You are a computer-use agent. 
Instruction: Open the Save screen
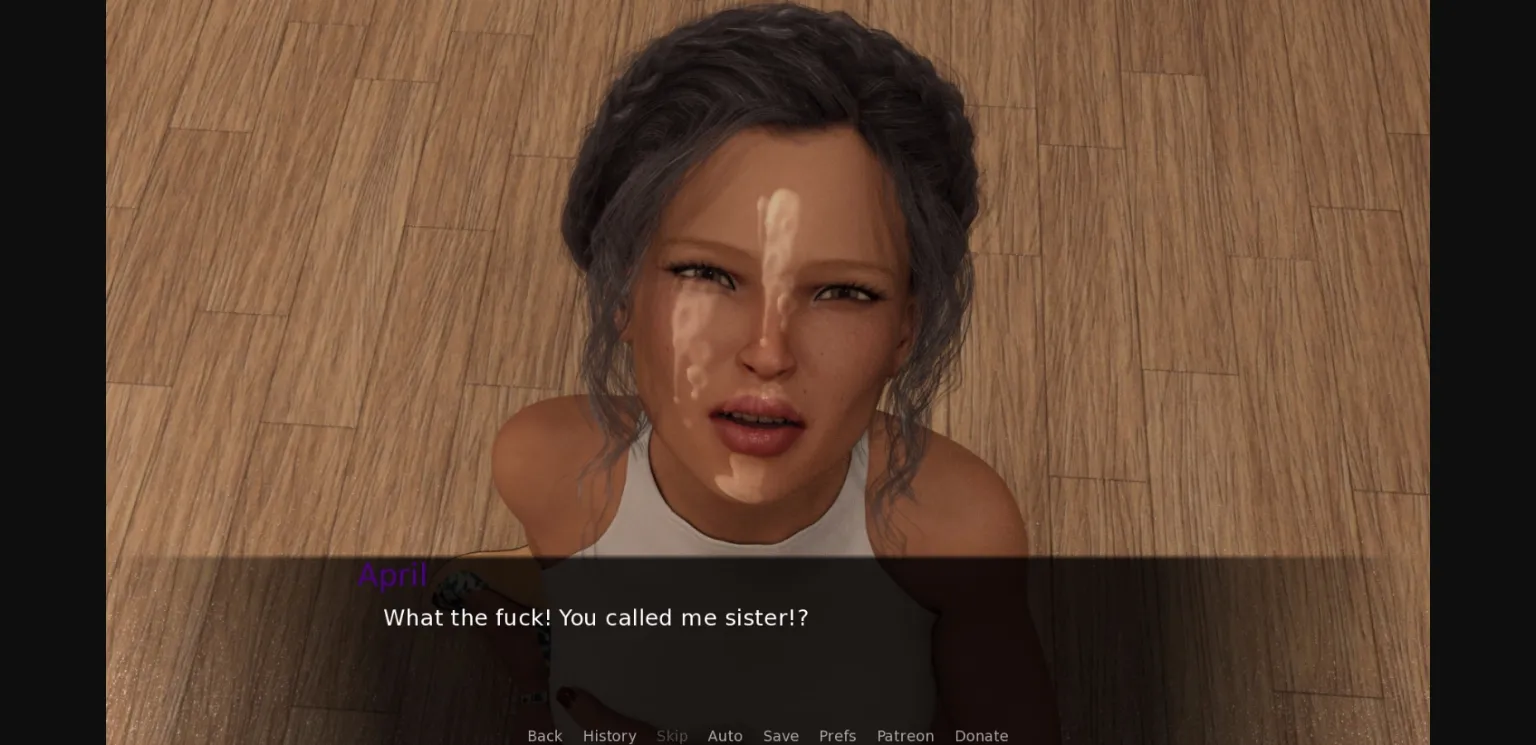click(781, 736)
